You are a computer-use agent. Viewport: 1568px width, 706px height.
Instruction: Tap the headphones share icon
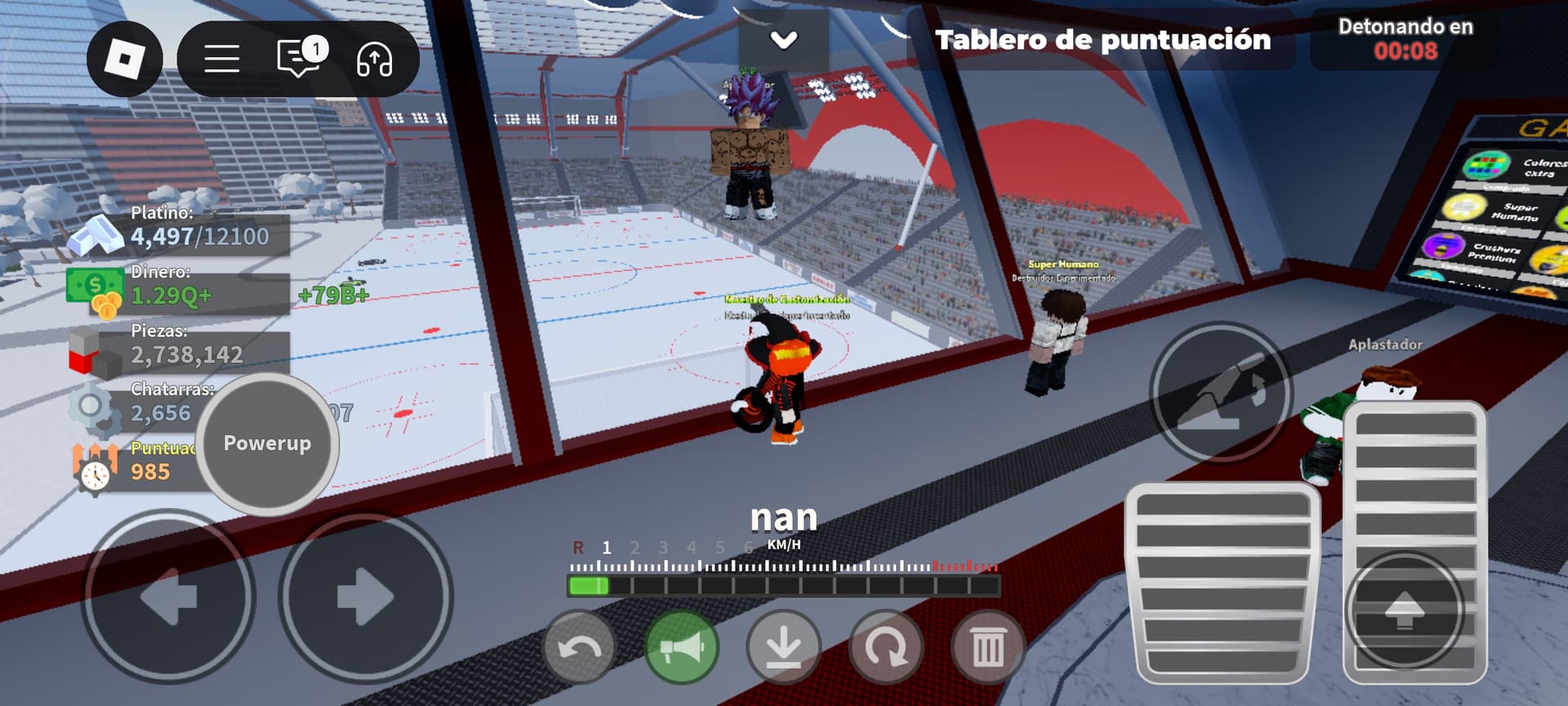[x=374, y=60]
